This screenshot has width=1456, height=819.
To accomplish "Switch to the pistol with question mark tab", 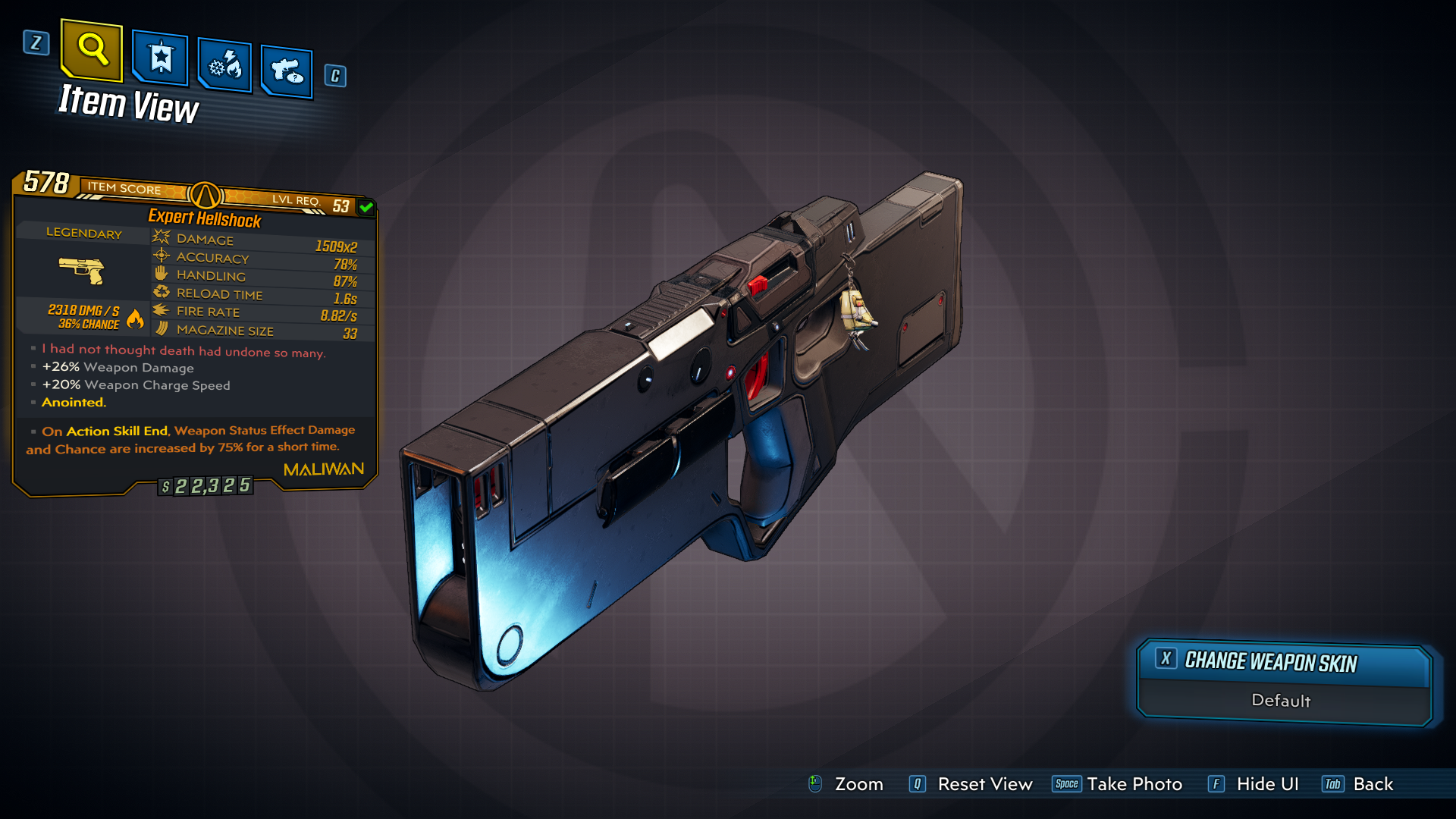I will click(x=287, y=72).
